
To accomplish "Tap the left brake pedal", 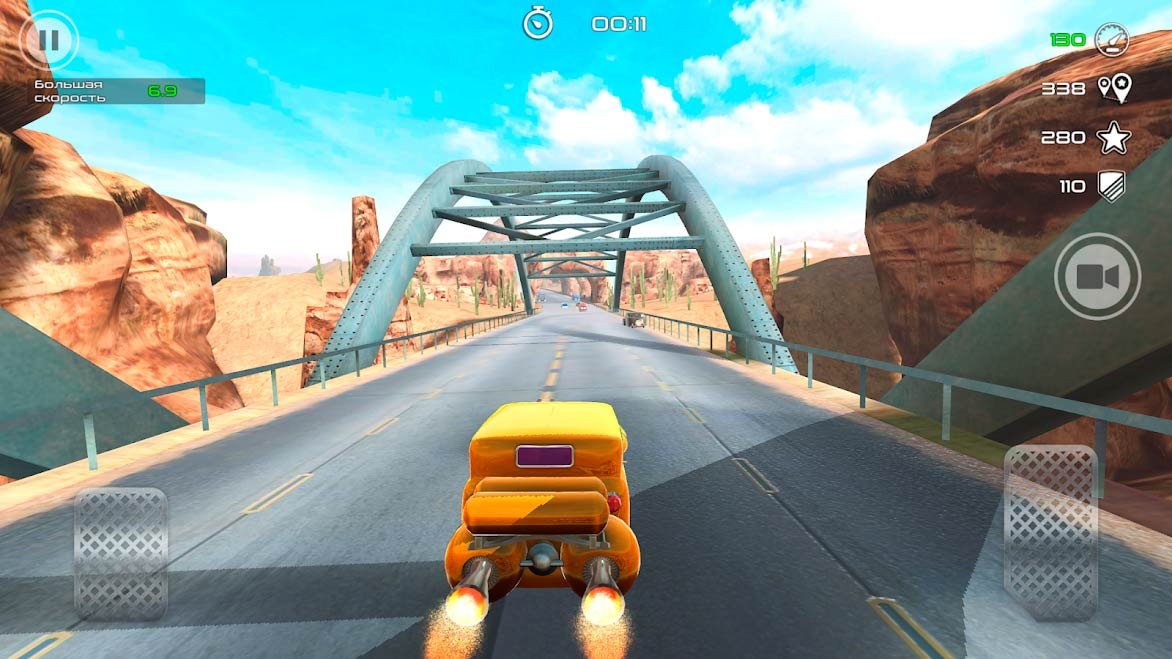I will (121, 552).
